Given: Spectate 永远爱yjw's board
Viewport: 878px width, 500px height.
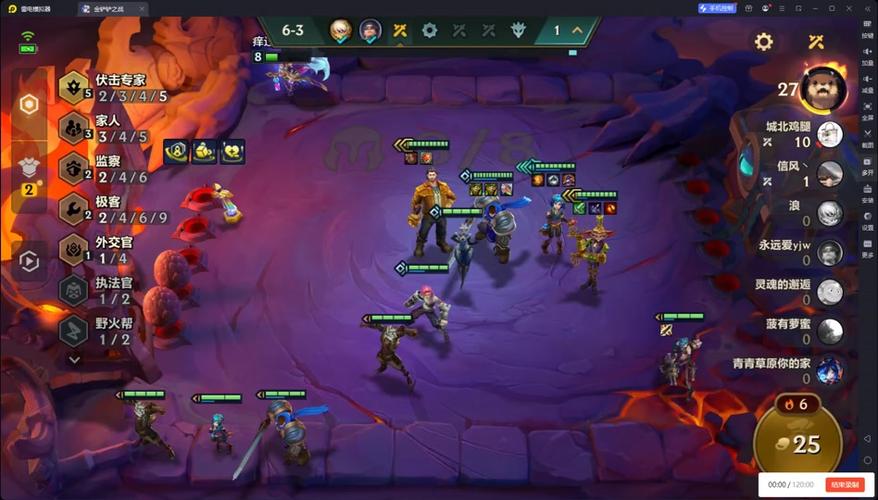Looking at the screenshot, I should pyautogui.click(x=829, y=252).
